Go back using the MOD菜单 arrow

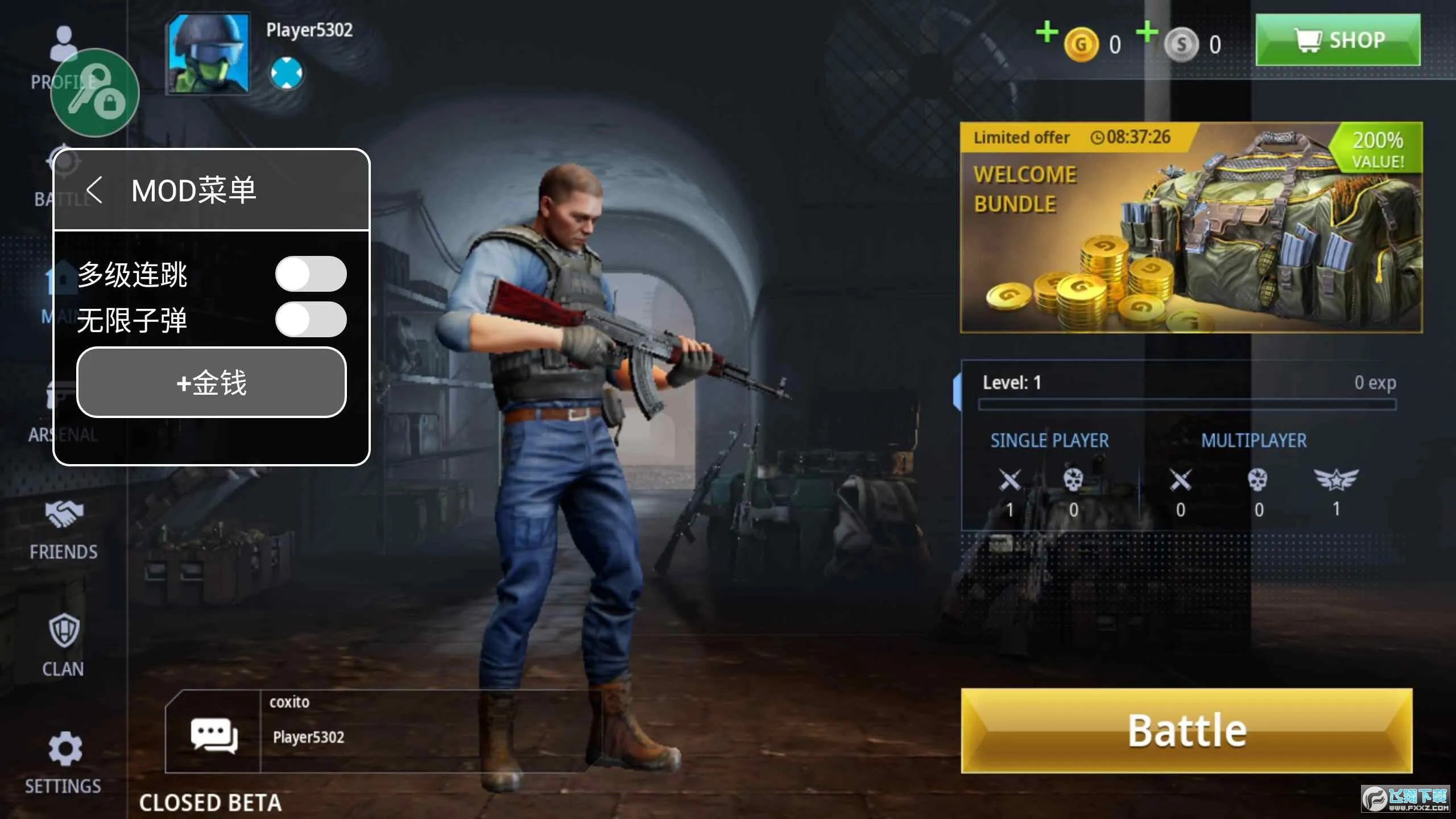click(x=94, y=190)
